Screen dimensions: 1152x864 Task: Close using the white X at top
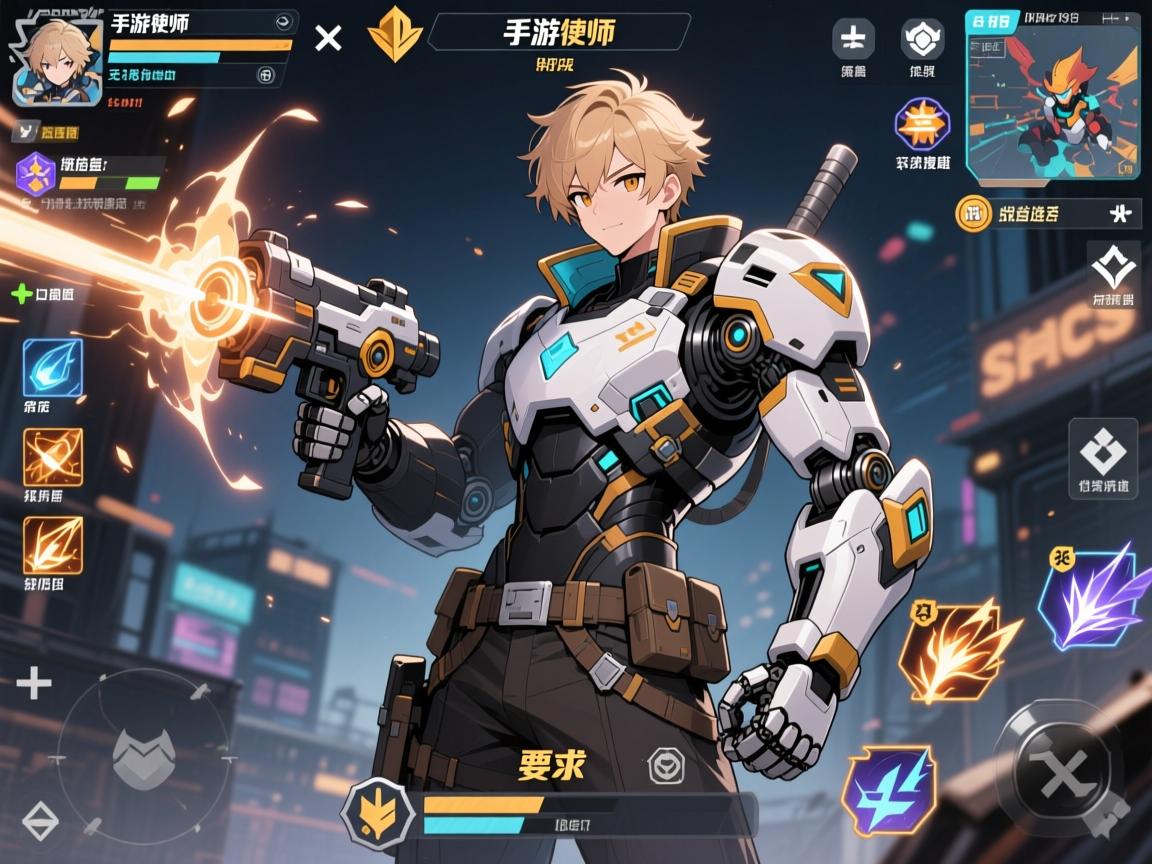(328, 38)
